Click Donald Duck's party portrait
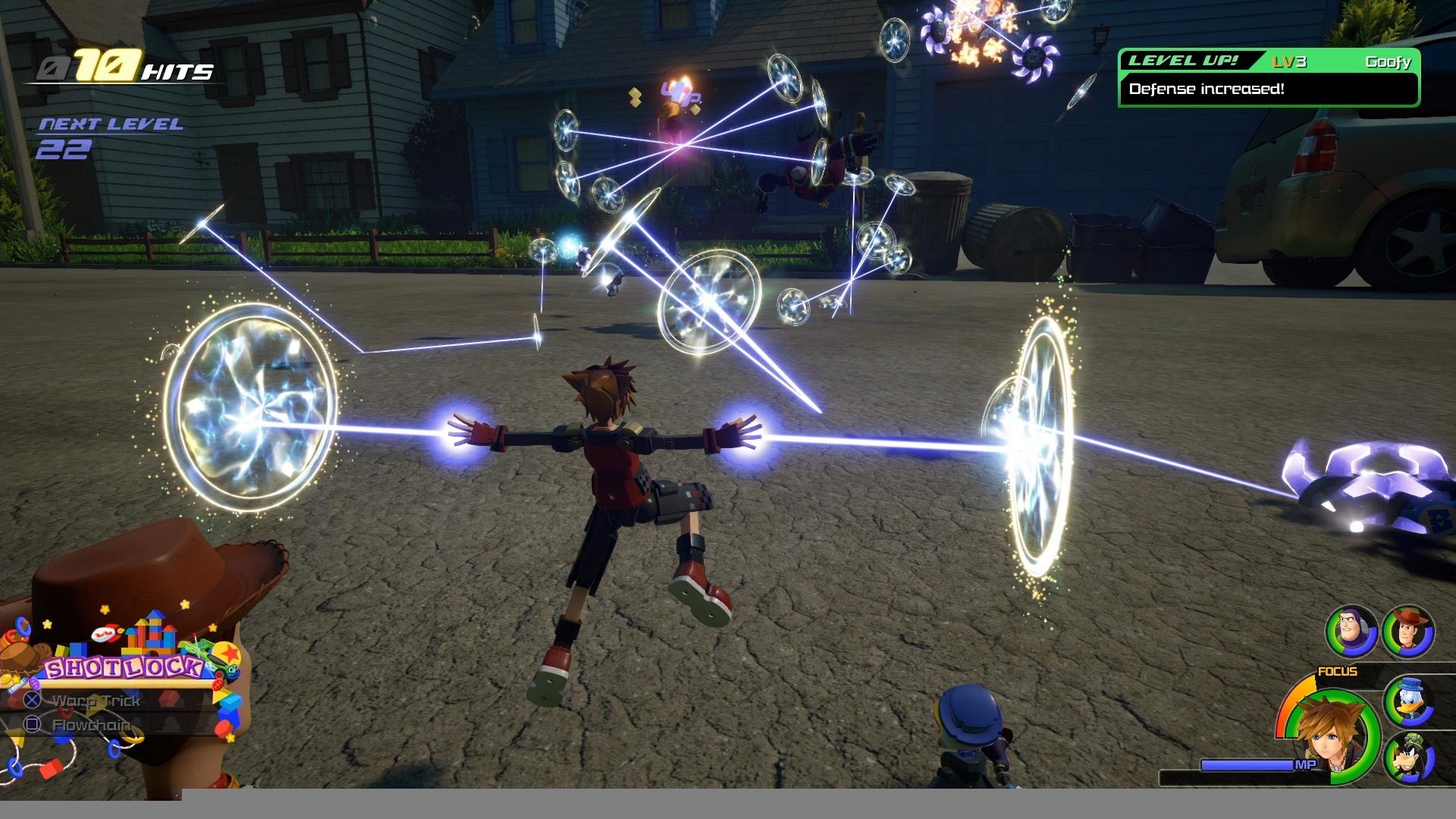 [x=1408, y=701]
